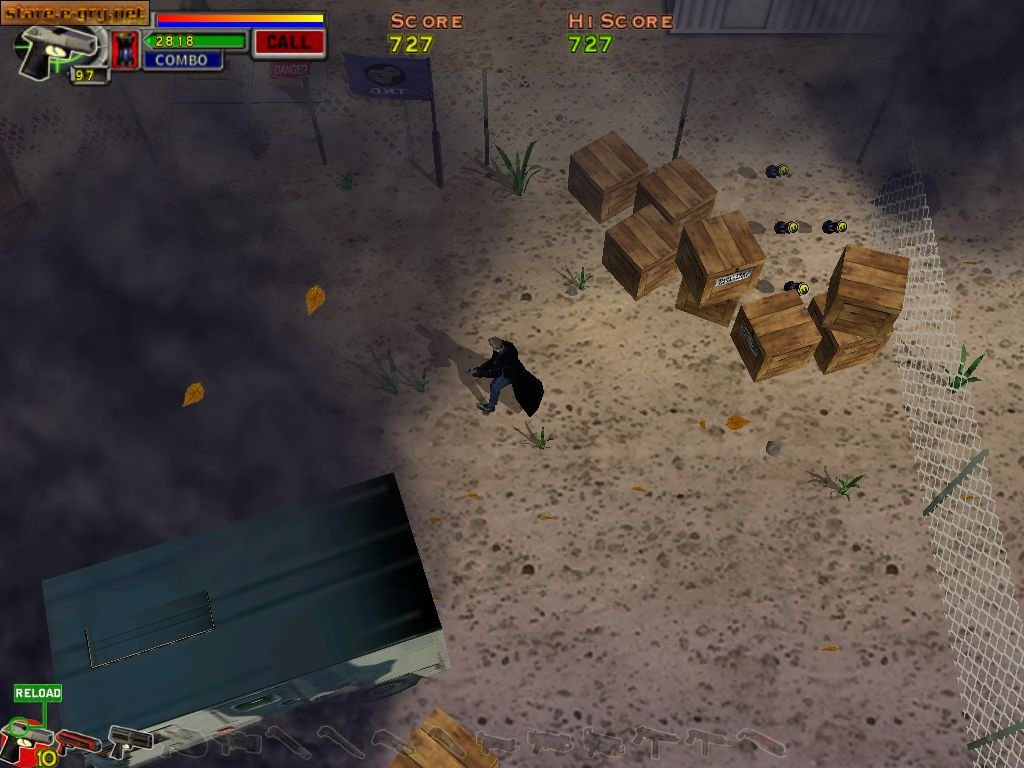
Task: Click the red car icon
Action: click(125, 49)
